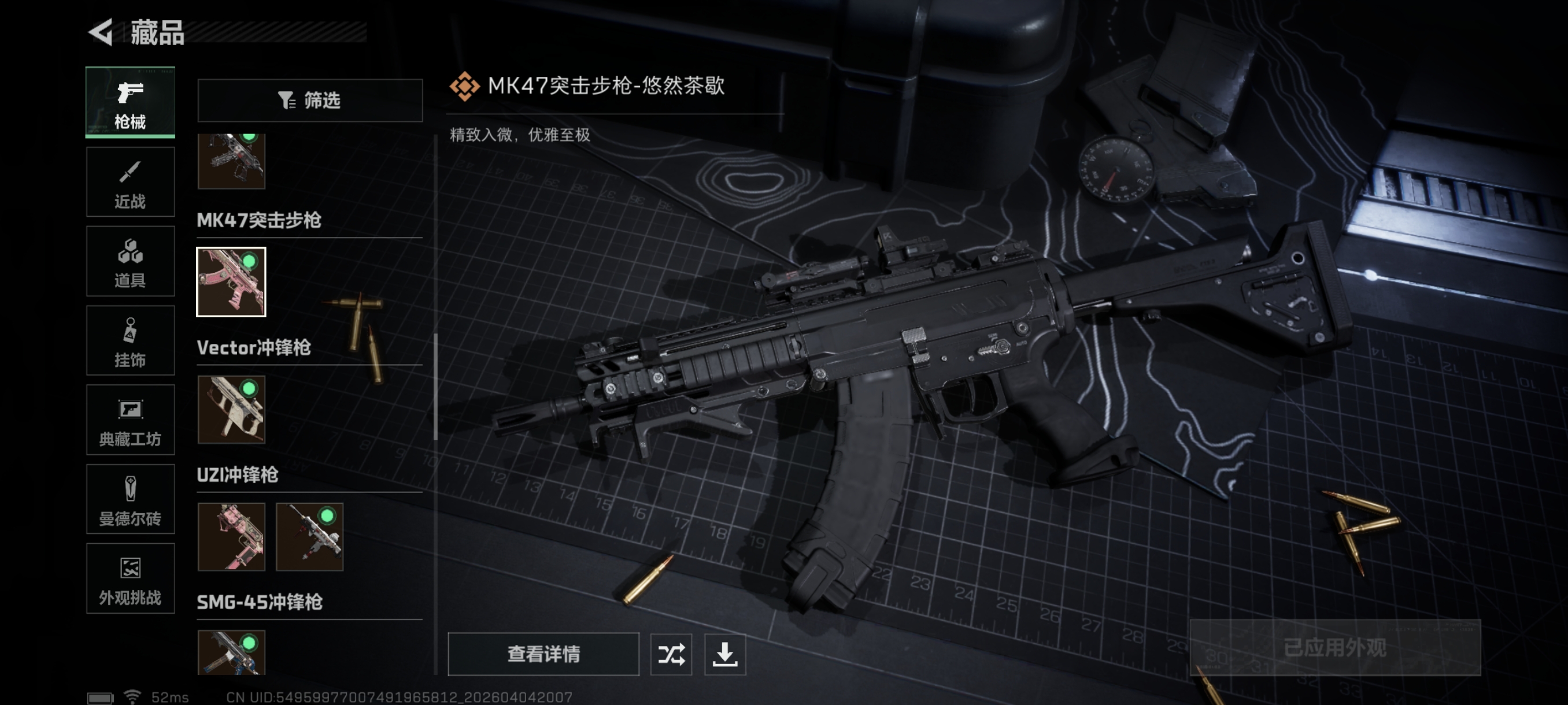Image resolution: width=1568 pixels, height=705 pixels.
Task: Click the download appearance icon
Action: coord(726,655)
